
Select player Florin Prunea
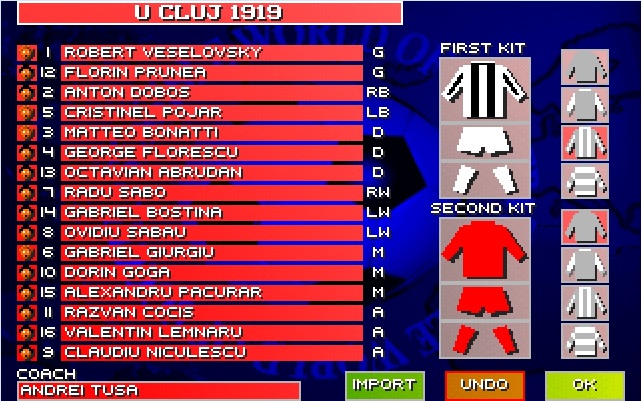click(x=211, y=72)
